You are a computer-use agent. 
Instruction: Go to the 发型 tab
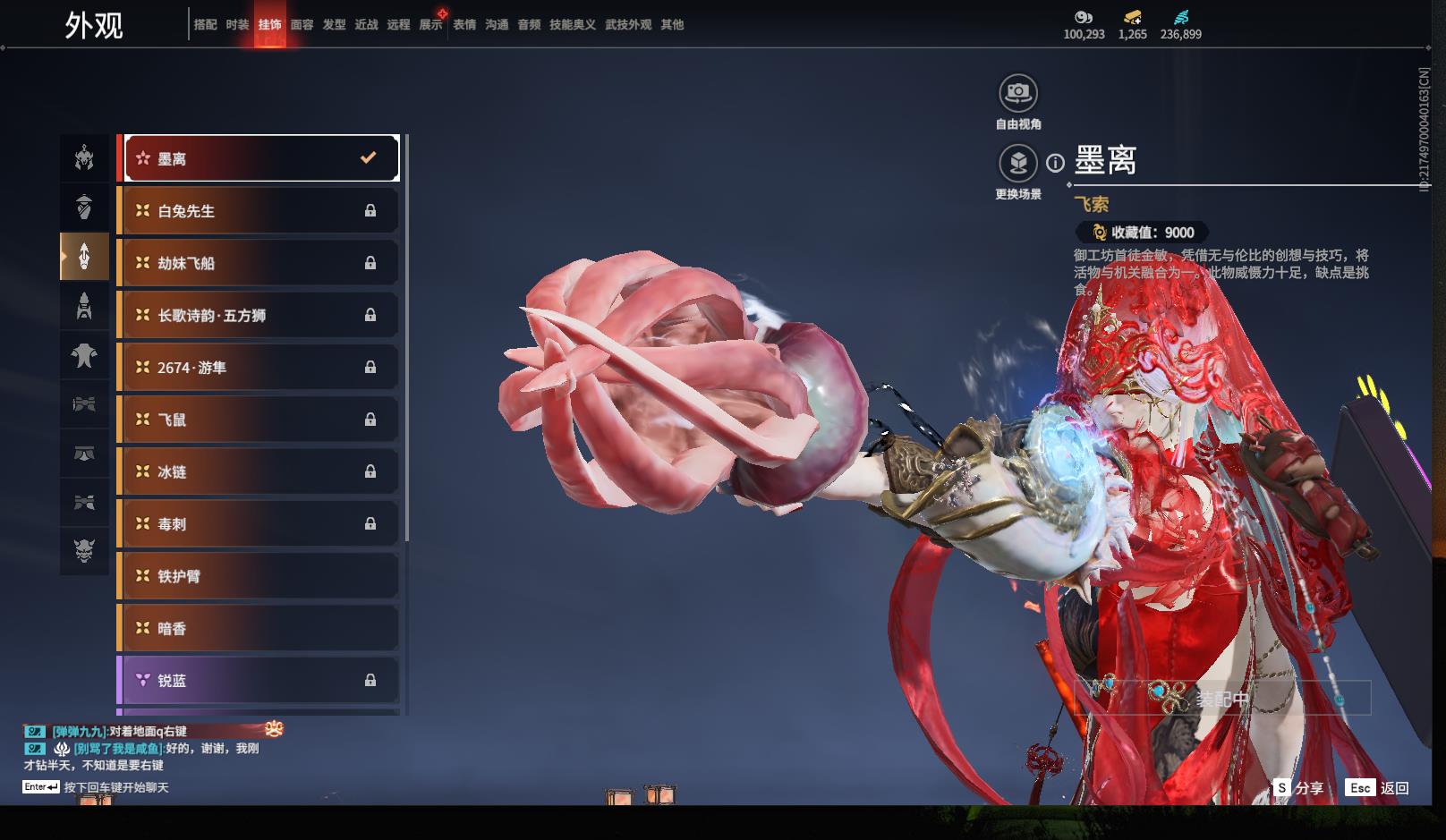click(334, 25)
